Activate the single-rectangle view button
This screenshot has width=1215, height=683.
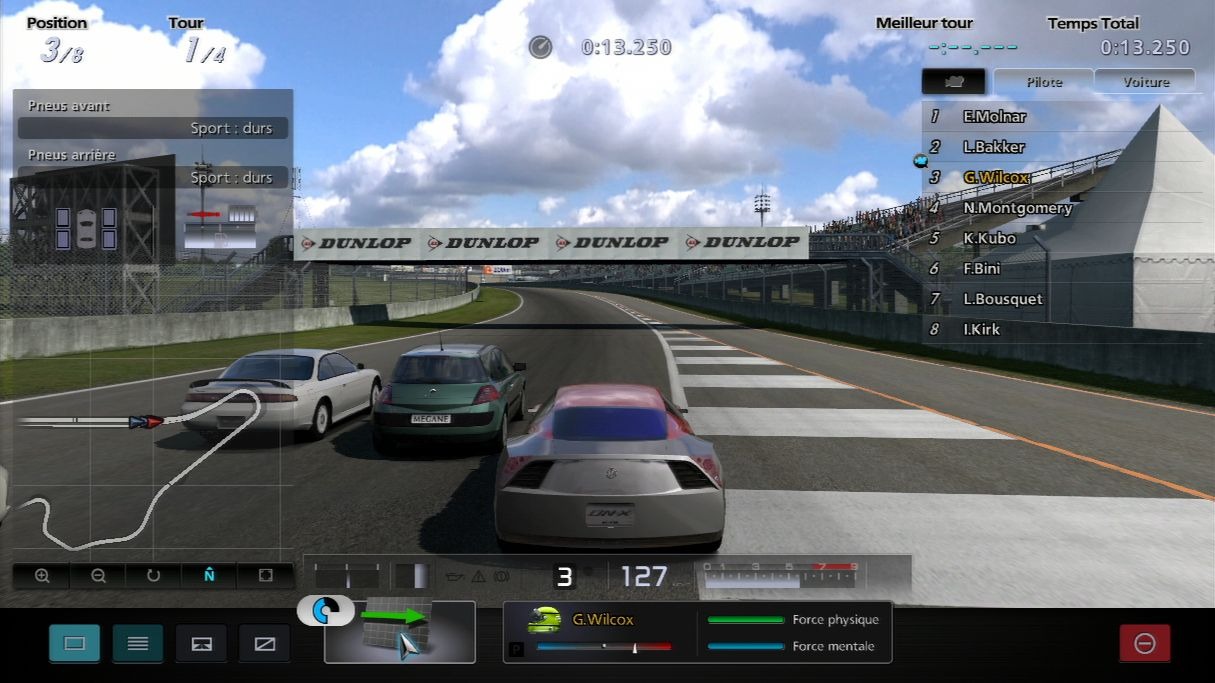point(75,643)
